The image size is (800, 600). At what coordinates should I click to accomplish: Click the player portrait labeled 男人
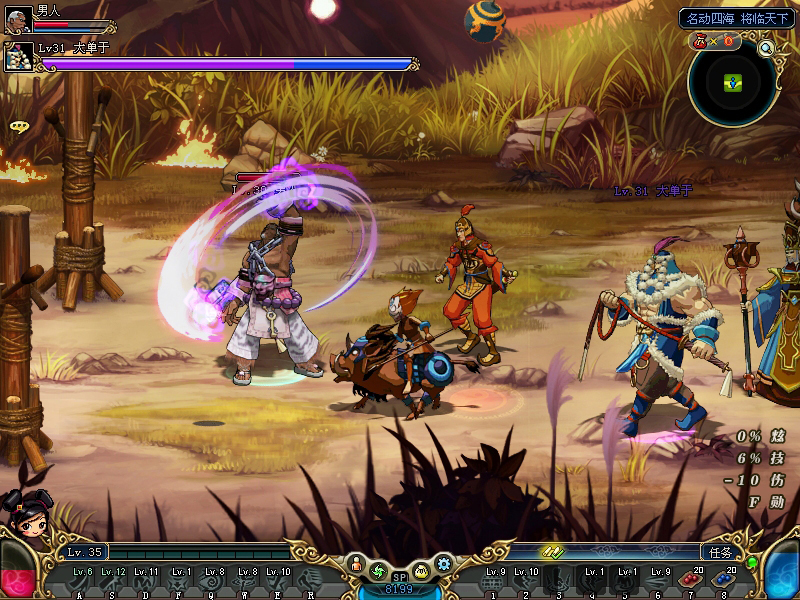[18, 20]
